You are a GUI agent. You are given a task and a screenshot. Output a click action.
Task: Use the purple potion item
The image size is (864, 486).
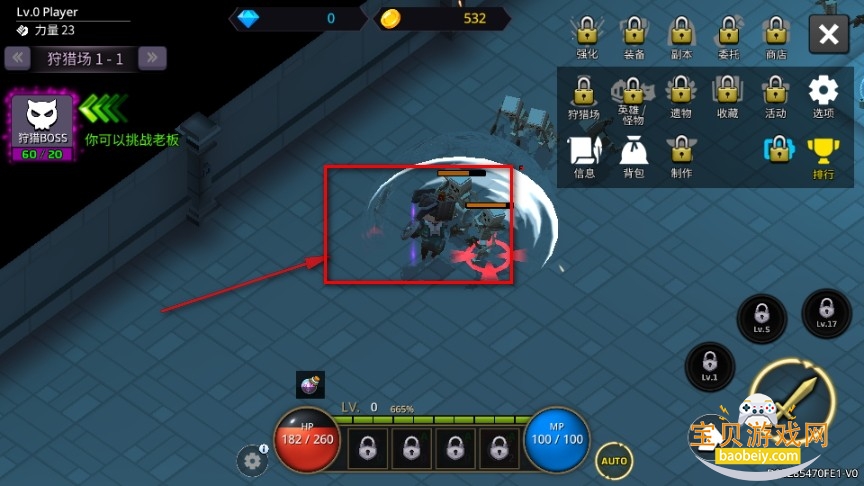coord(310,384)
